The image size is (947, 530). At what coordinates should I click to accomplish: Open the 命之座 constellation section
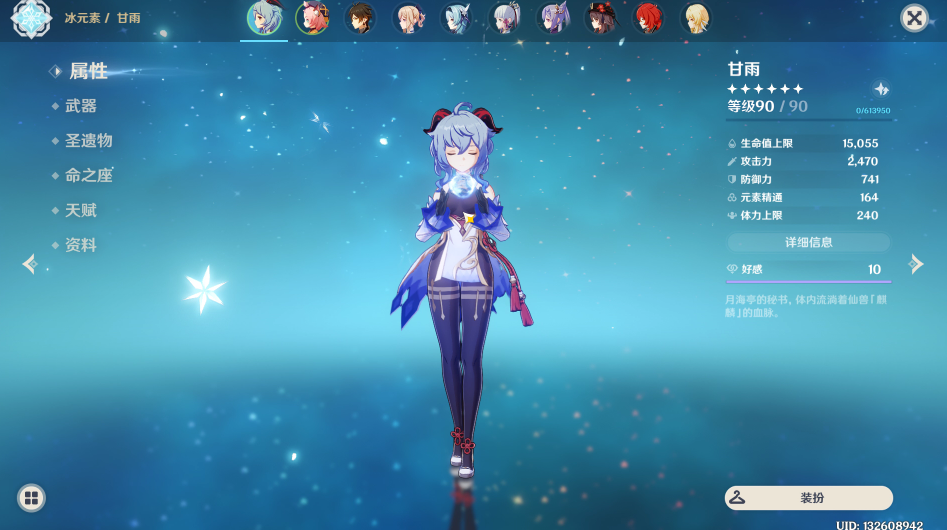88,176
